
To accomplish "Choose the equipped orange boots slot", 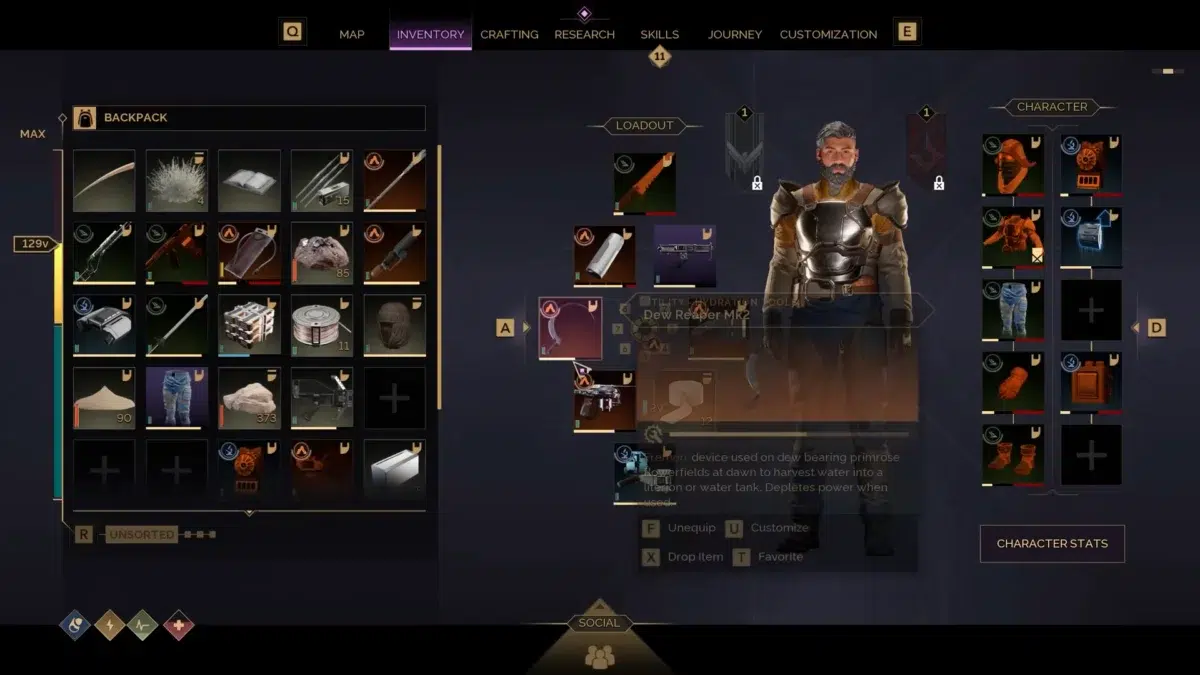I will coord(1013,455).
